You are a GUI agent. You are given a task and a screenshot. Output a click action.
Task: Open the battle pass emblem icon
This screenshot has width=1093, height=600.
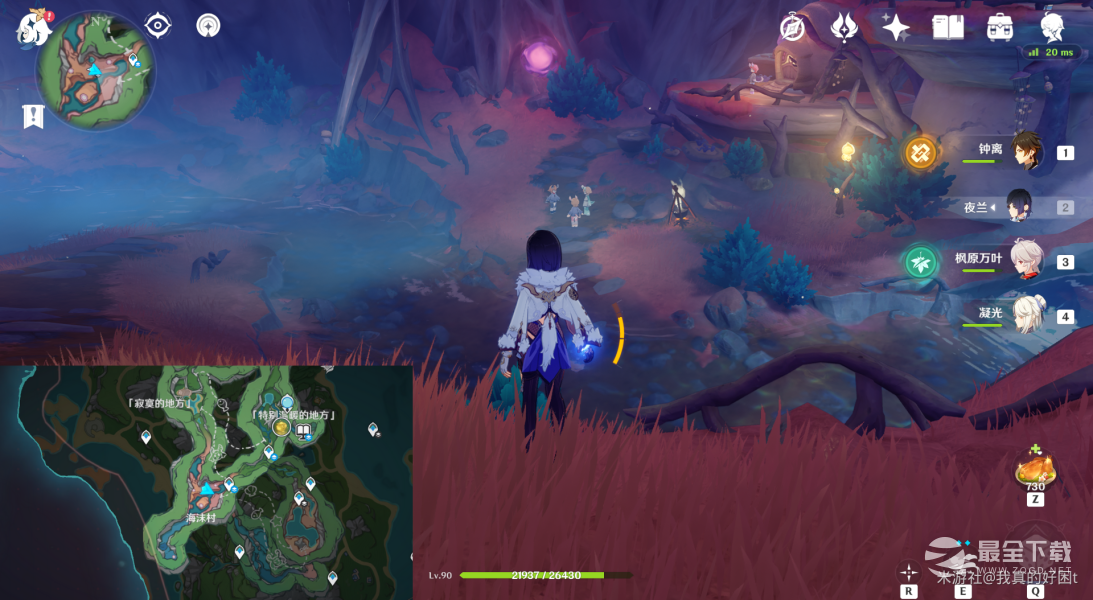pyautogui.click(x=844, y=28)
